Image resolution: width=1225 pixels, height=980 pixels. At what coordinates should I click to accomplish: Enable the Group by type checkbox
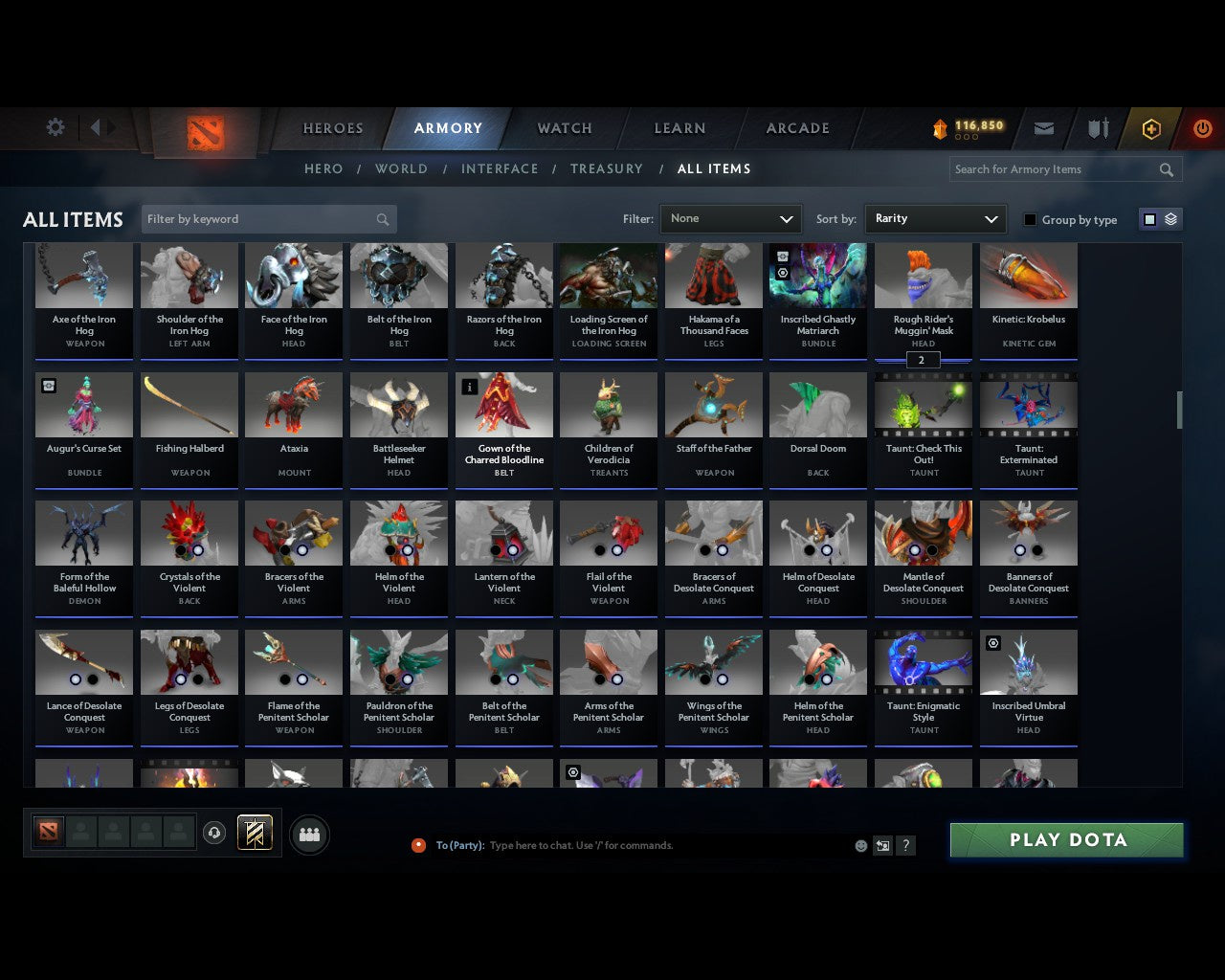coord(1030,219)
